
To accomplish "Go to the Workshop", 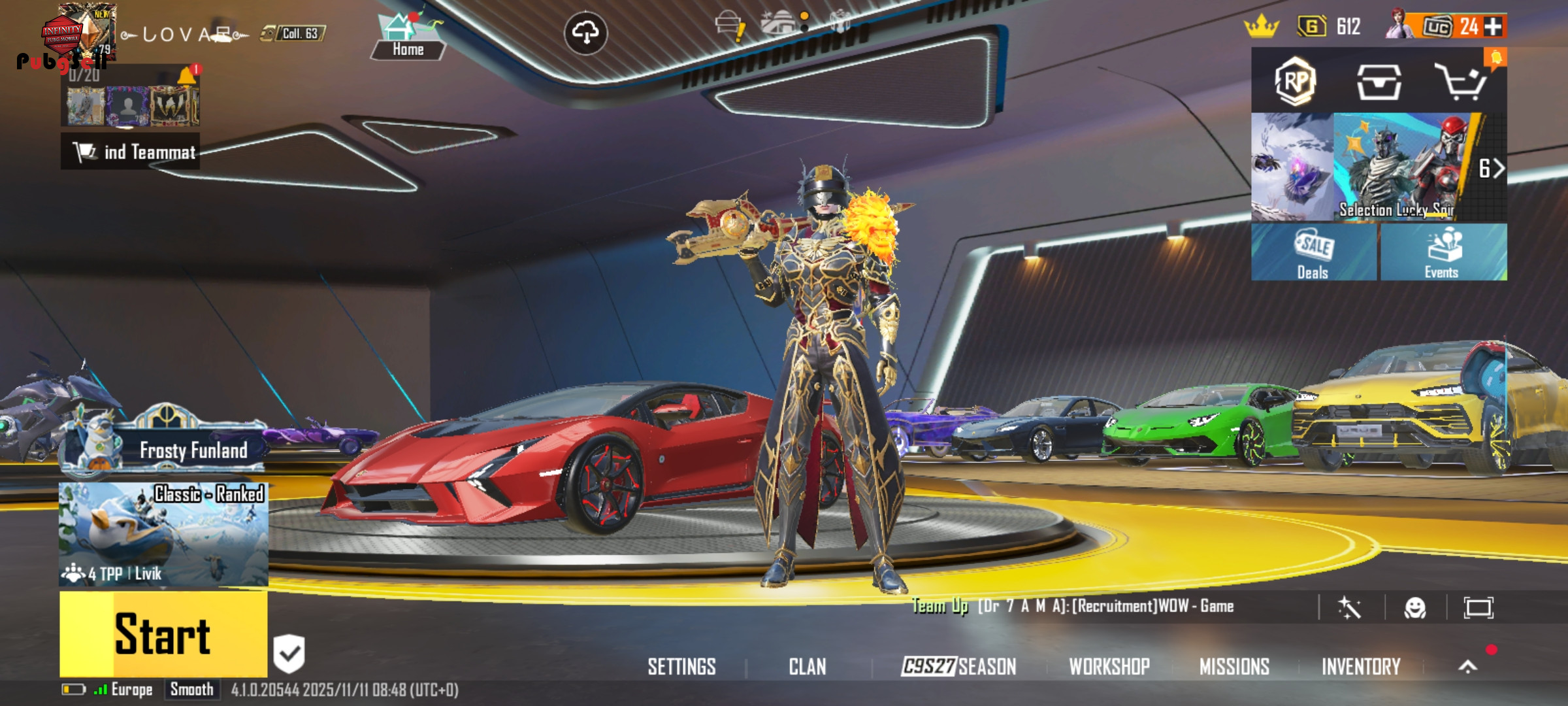I will click(1109, 667).
